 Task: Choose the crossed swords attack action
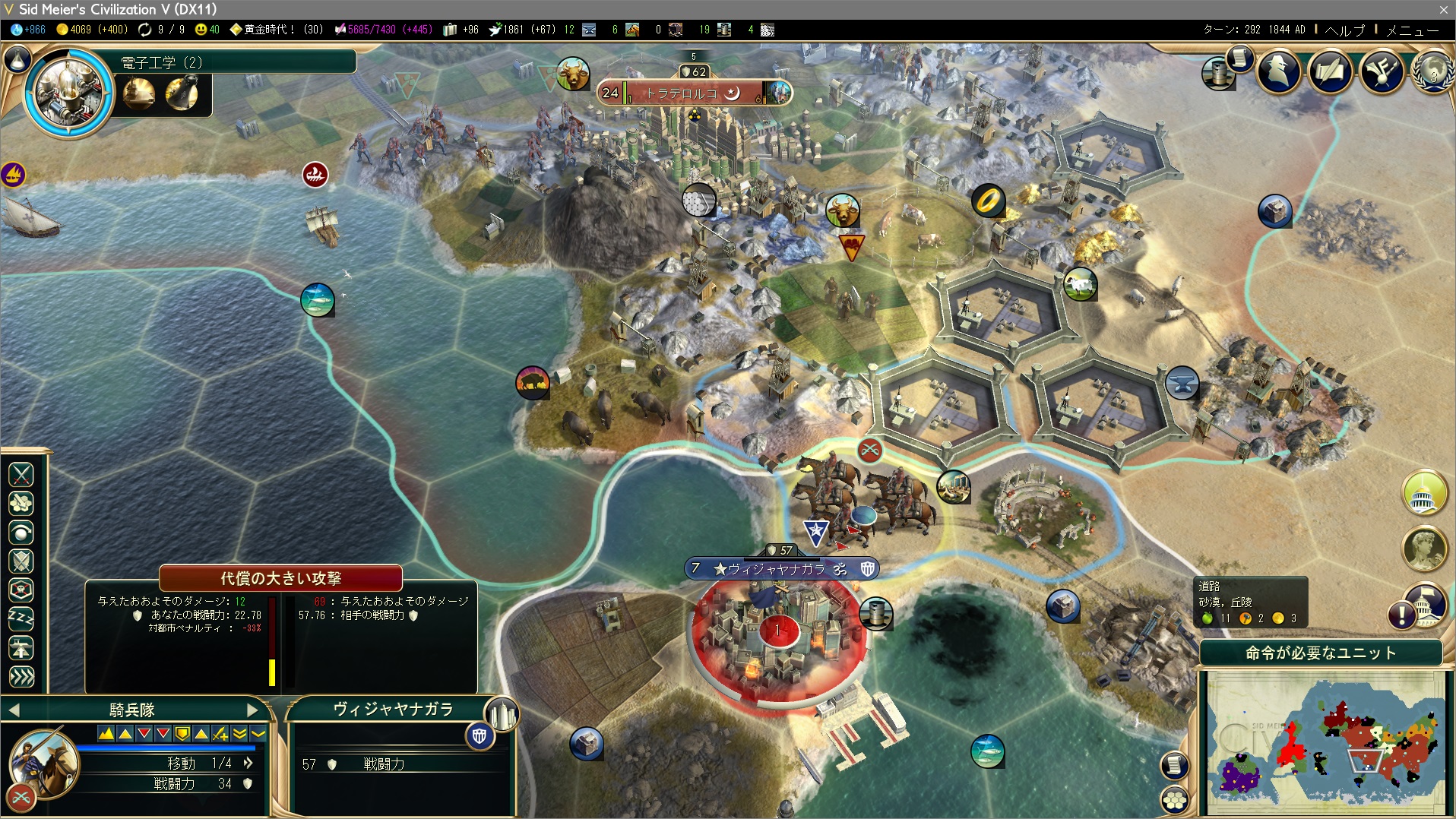[21, 475]
